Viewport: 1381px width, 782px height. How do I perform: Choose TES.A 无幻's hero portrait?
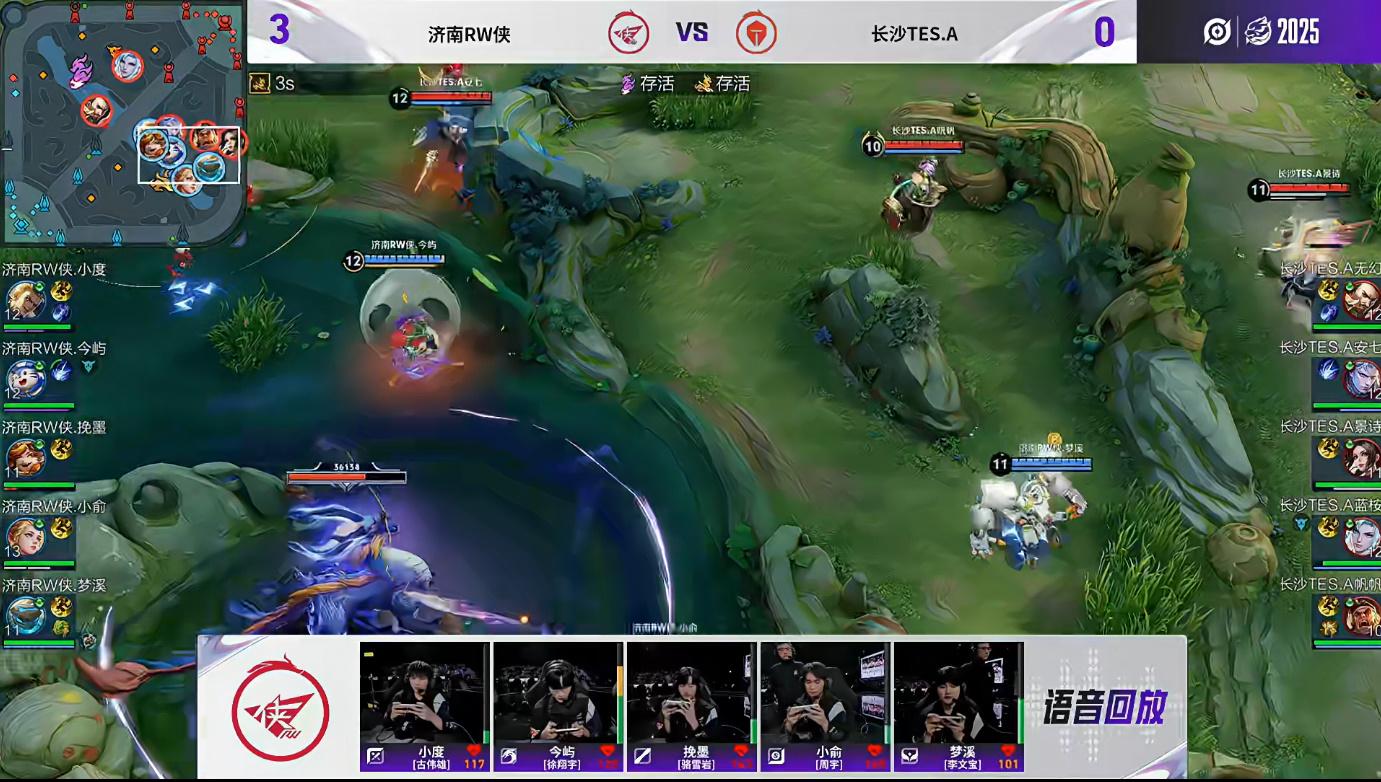(1361, 300)
